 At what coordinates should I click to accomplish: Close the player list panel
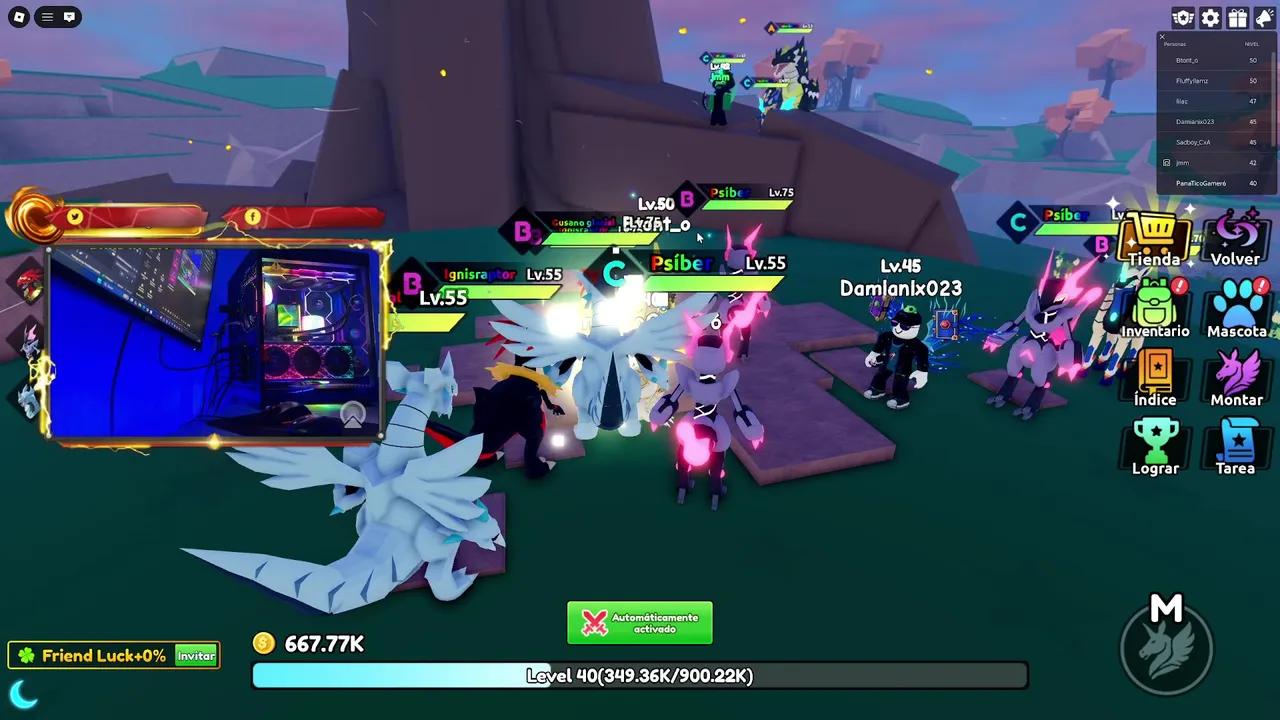1162,37
